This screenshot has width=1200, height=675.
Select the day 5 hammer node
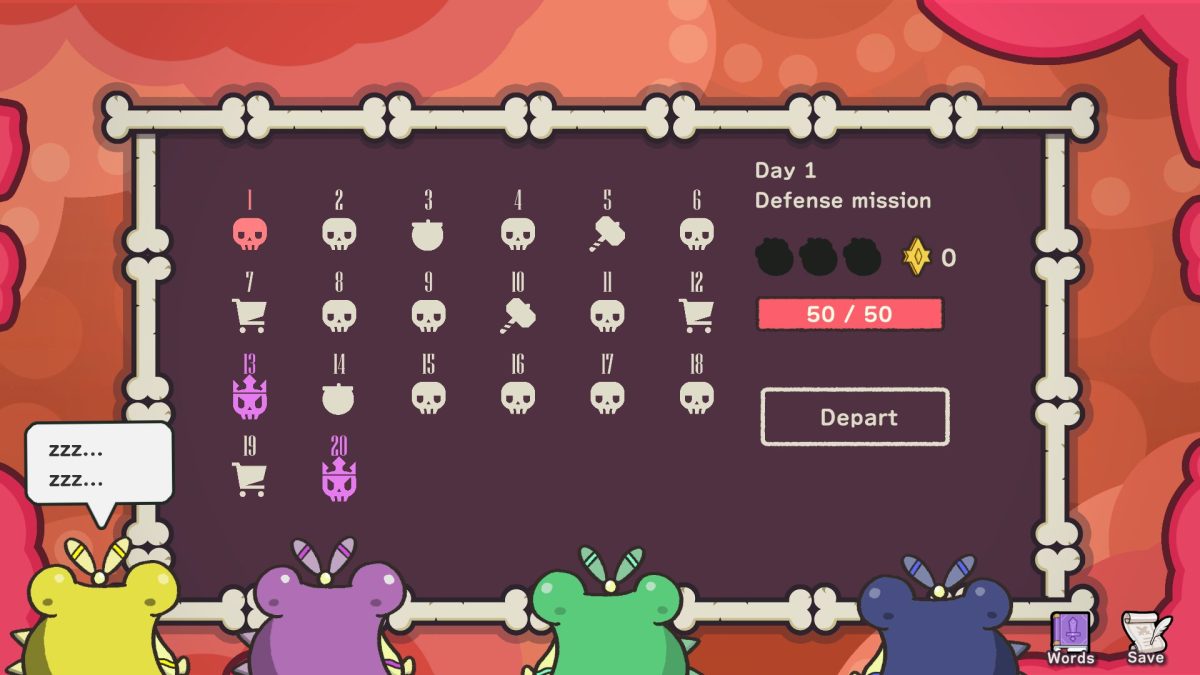coord(607,234)
